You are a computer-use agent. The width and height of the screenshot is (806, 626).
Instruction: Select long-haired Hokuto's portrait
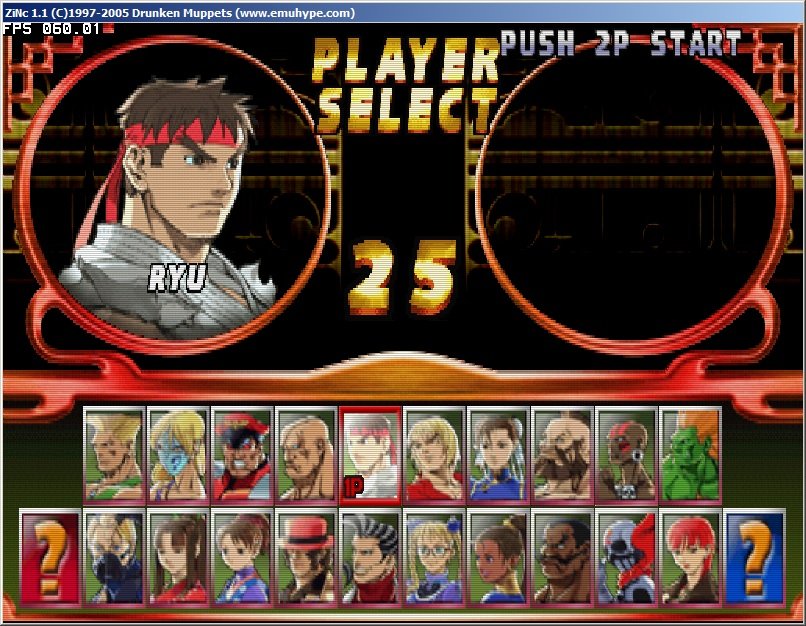(178, 557)
